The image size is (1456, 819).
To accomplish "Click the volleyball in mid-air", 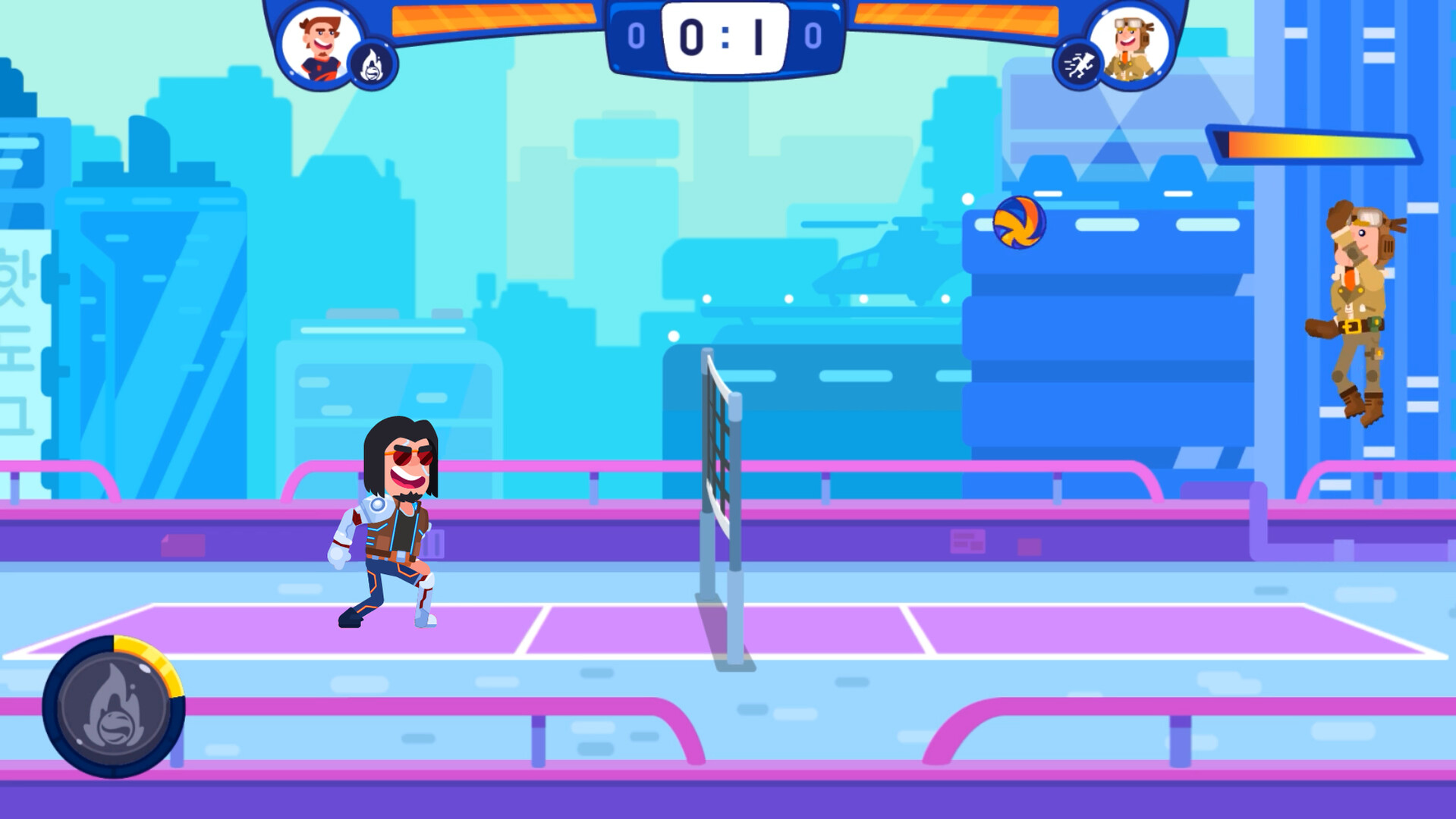I will 1020,224.
